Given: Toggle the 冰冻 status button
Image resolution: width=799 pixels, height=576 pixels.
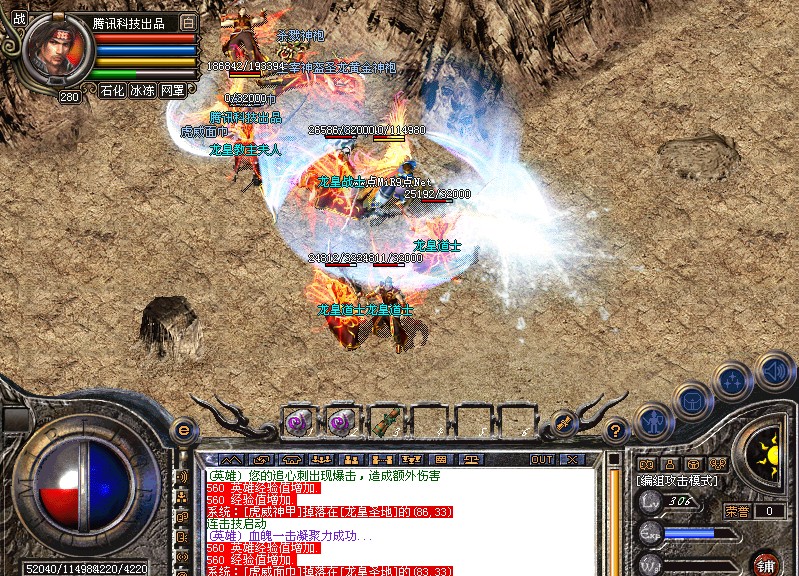Looking at the screenshot, I should click(x=142, y=90).
